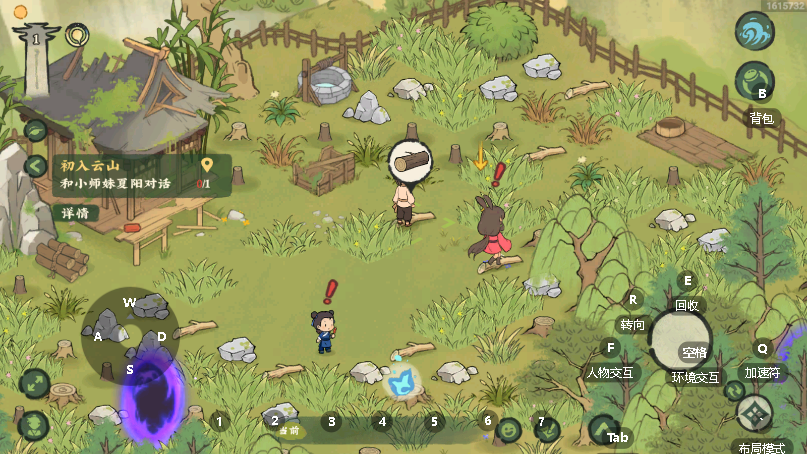Open quest details (详情)
This screenshot has width=807, height=454.
point(74,213)
